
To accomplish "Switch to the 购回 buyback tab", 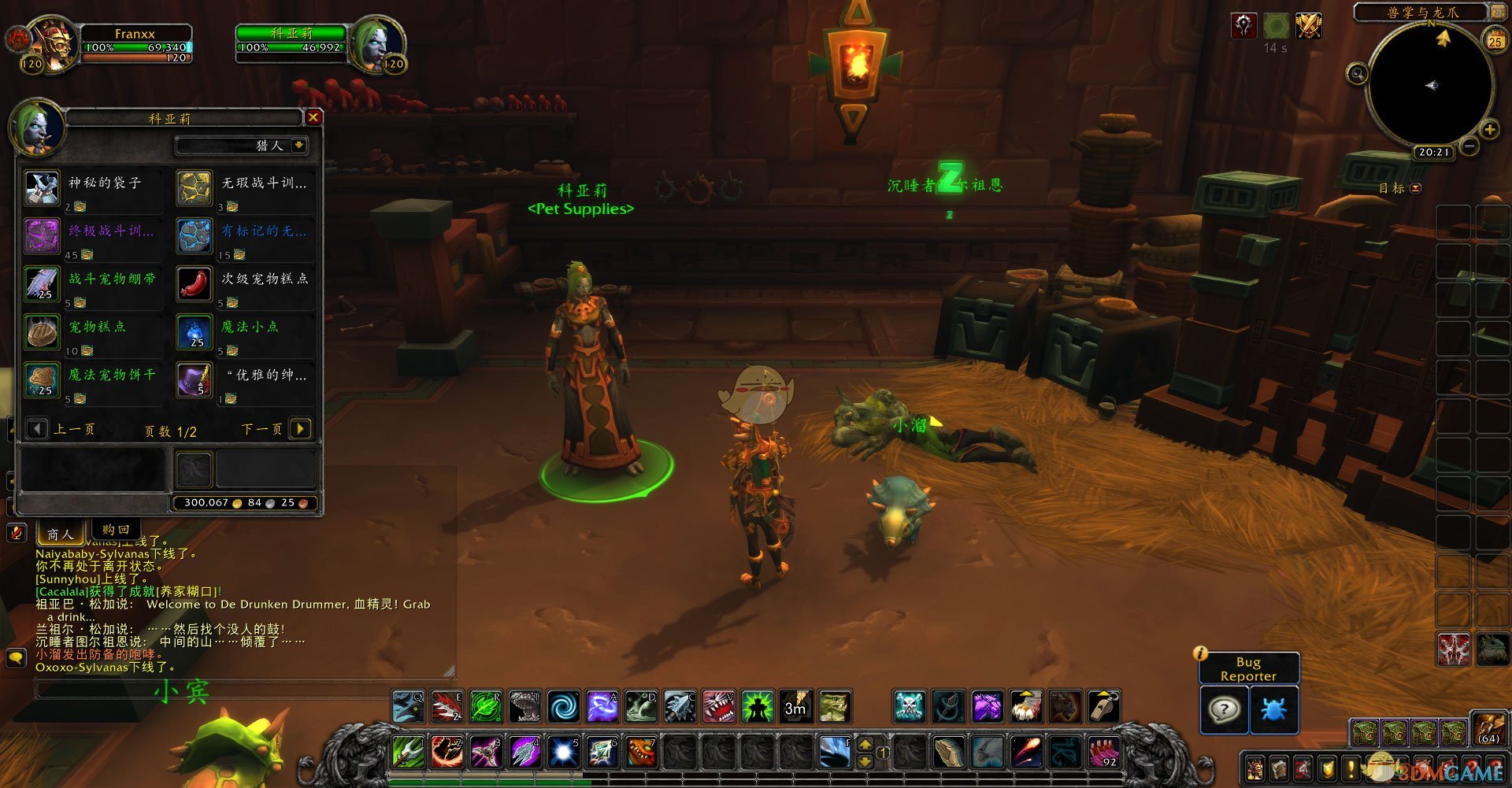I will click(x=116, y=530).
